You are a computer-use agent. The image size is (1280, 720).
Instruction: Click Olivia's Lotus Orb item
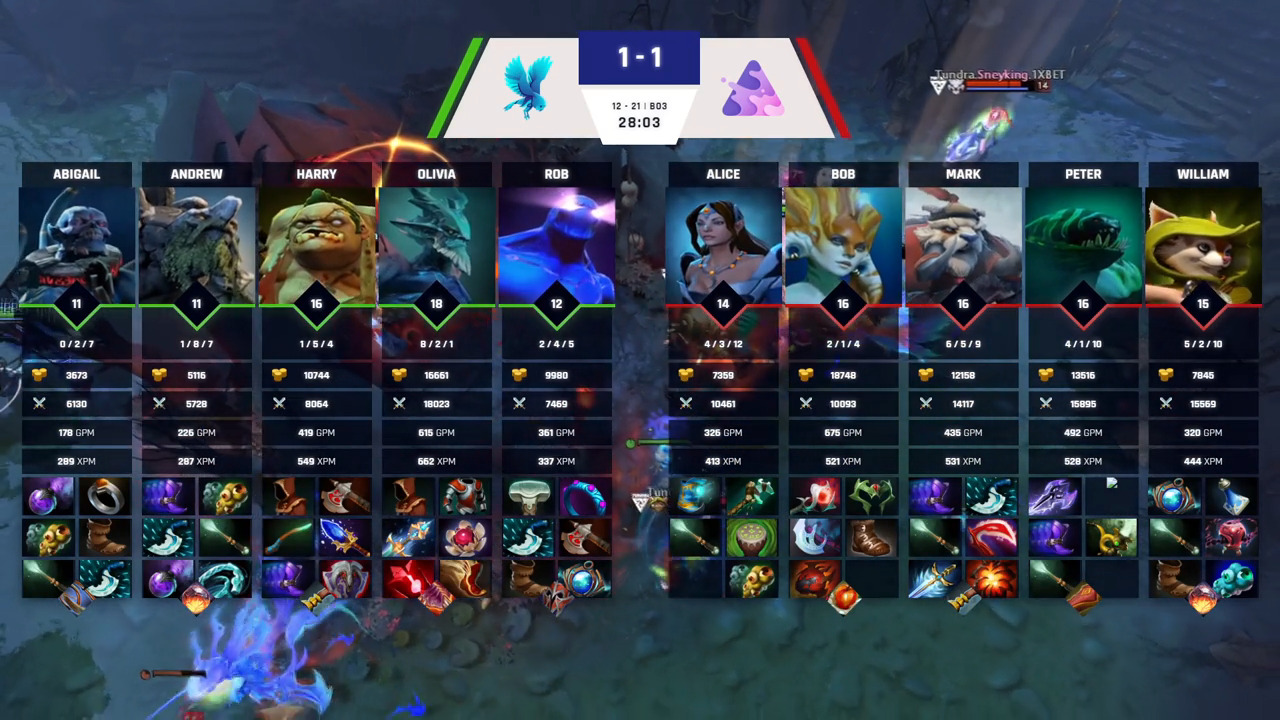465,538
